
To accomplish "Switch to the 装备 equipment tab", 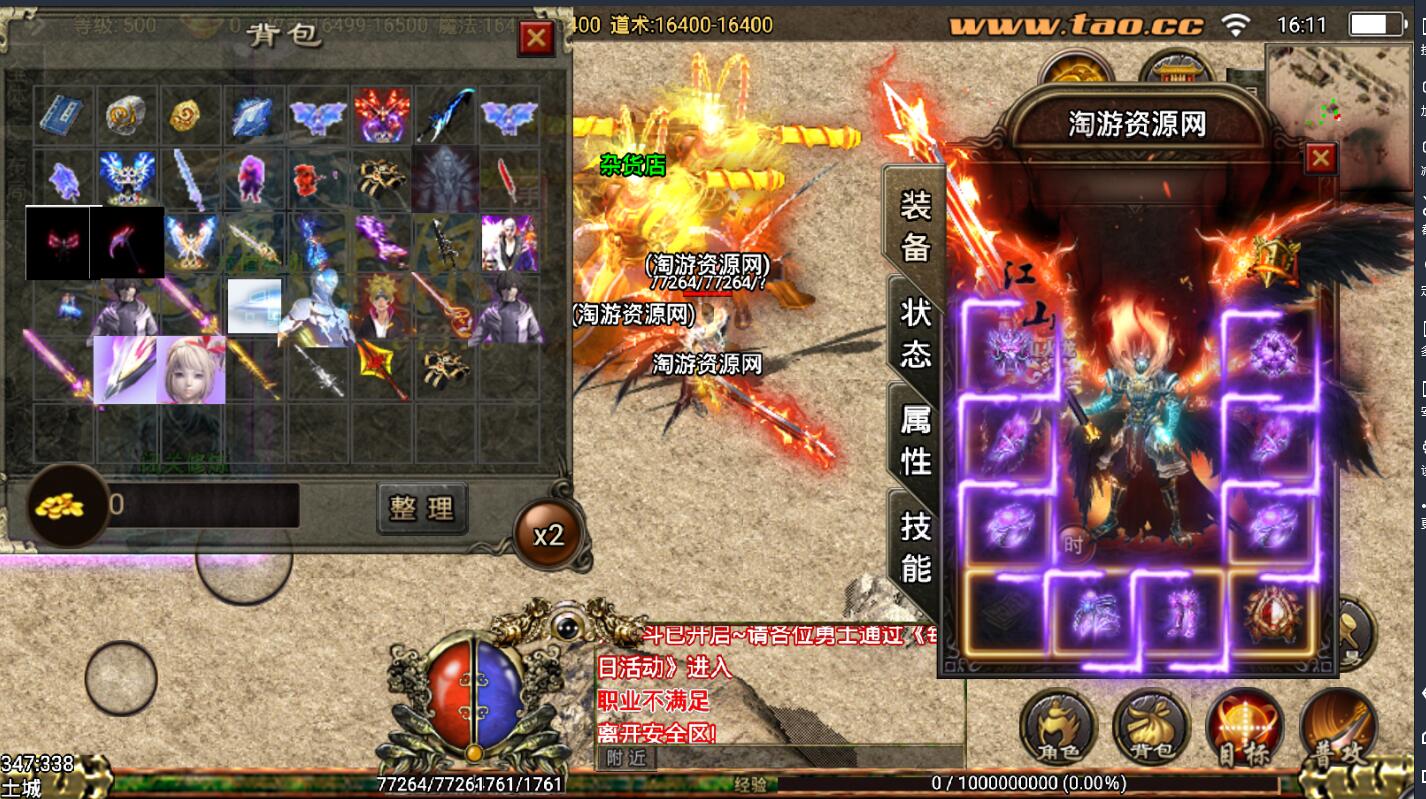I will pos(915,226).
